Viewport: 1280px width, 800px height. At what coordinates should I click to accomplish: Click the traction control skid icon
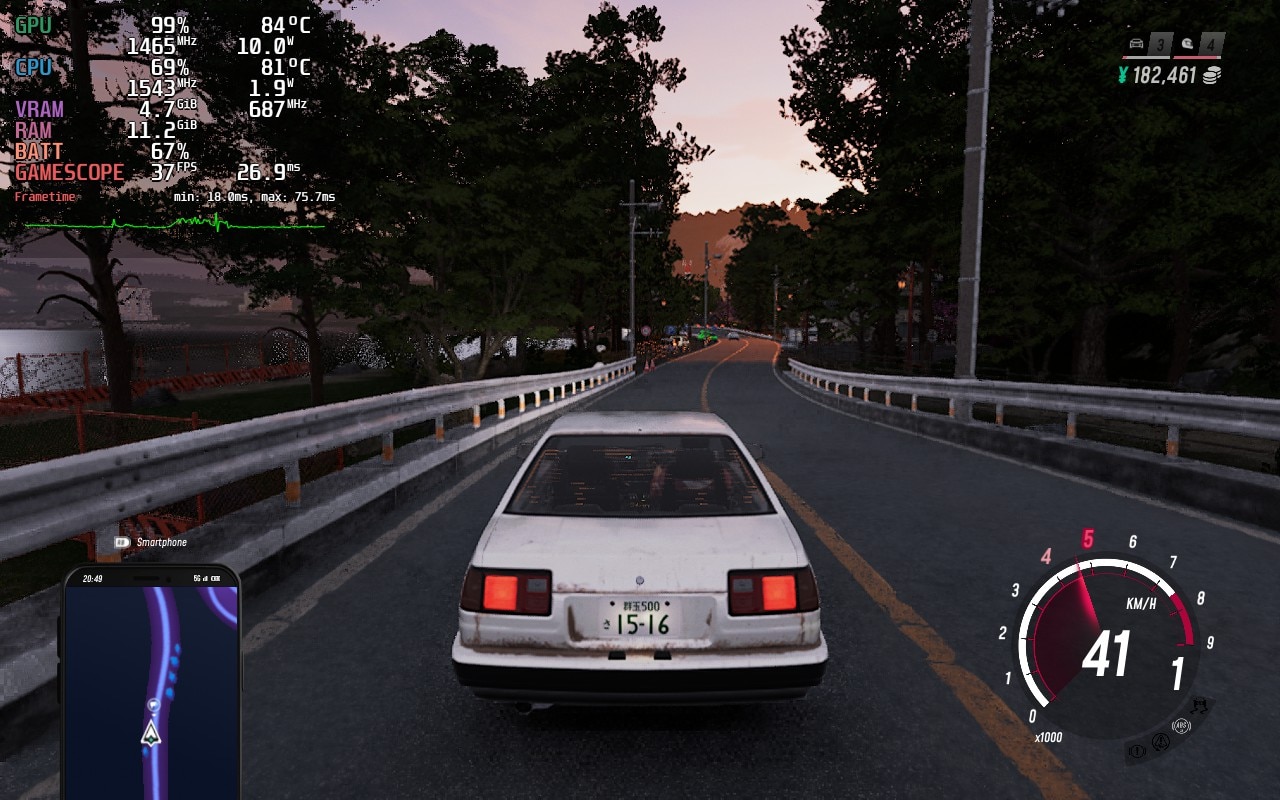point(1198,708)
